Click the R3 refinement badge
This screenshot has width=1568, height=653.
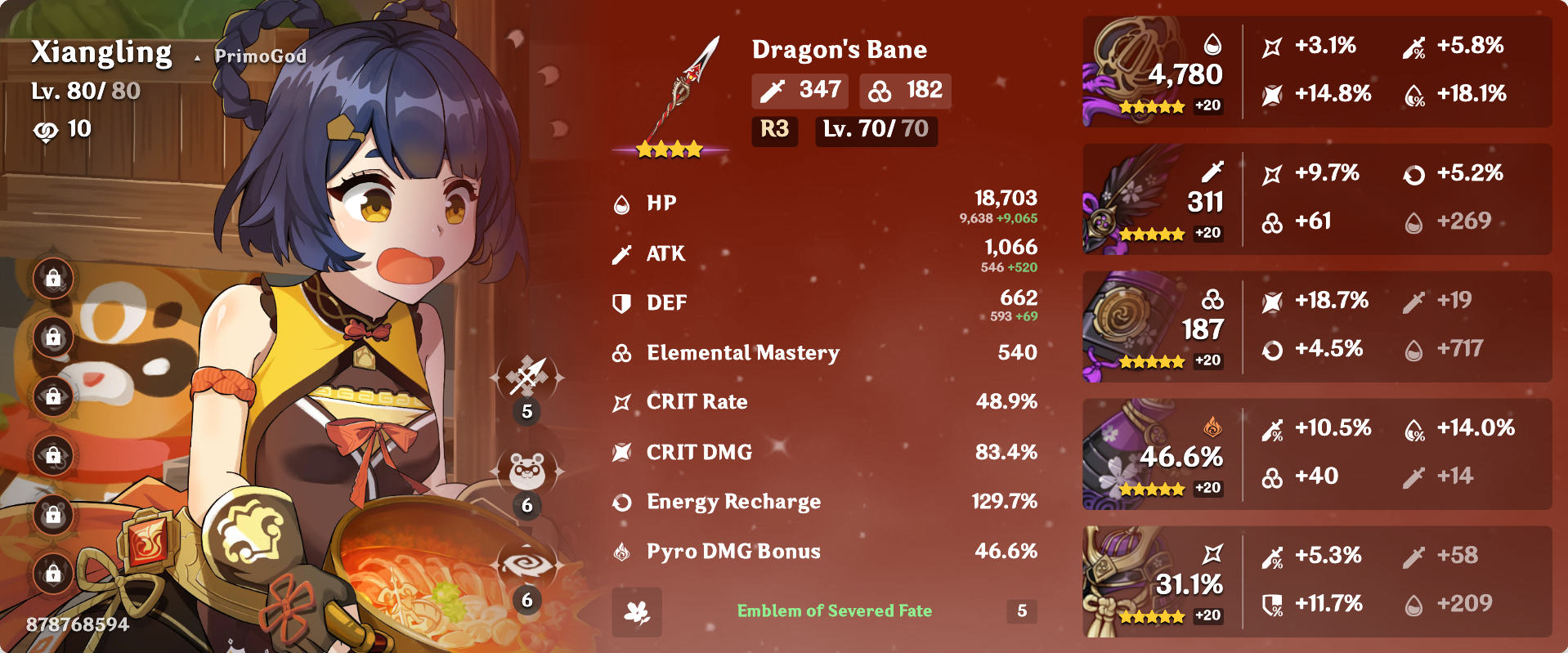[773, 131]
